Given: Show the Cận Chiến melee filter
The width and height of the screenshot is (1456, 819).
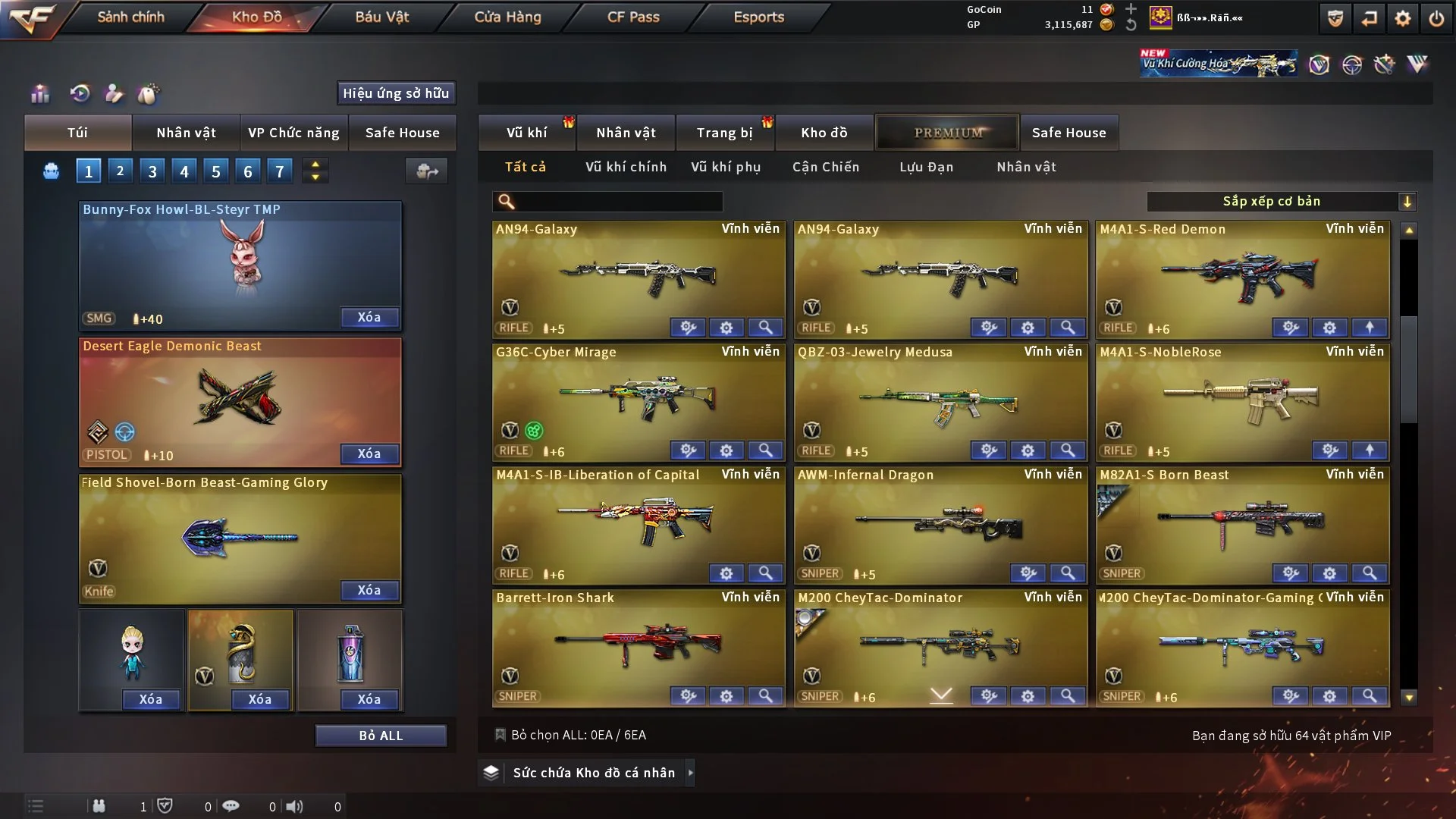Looking at the screenshot, I should coord(826,167).
